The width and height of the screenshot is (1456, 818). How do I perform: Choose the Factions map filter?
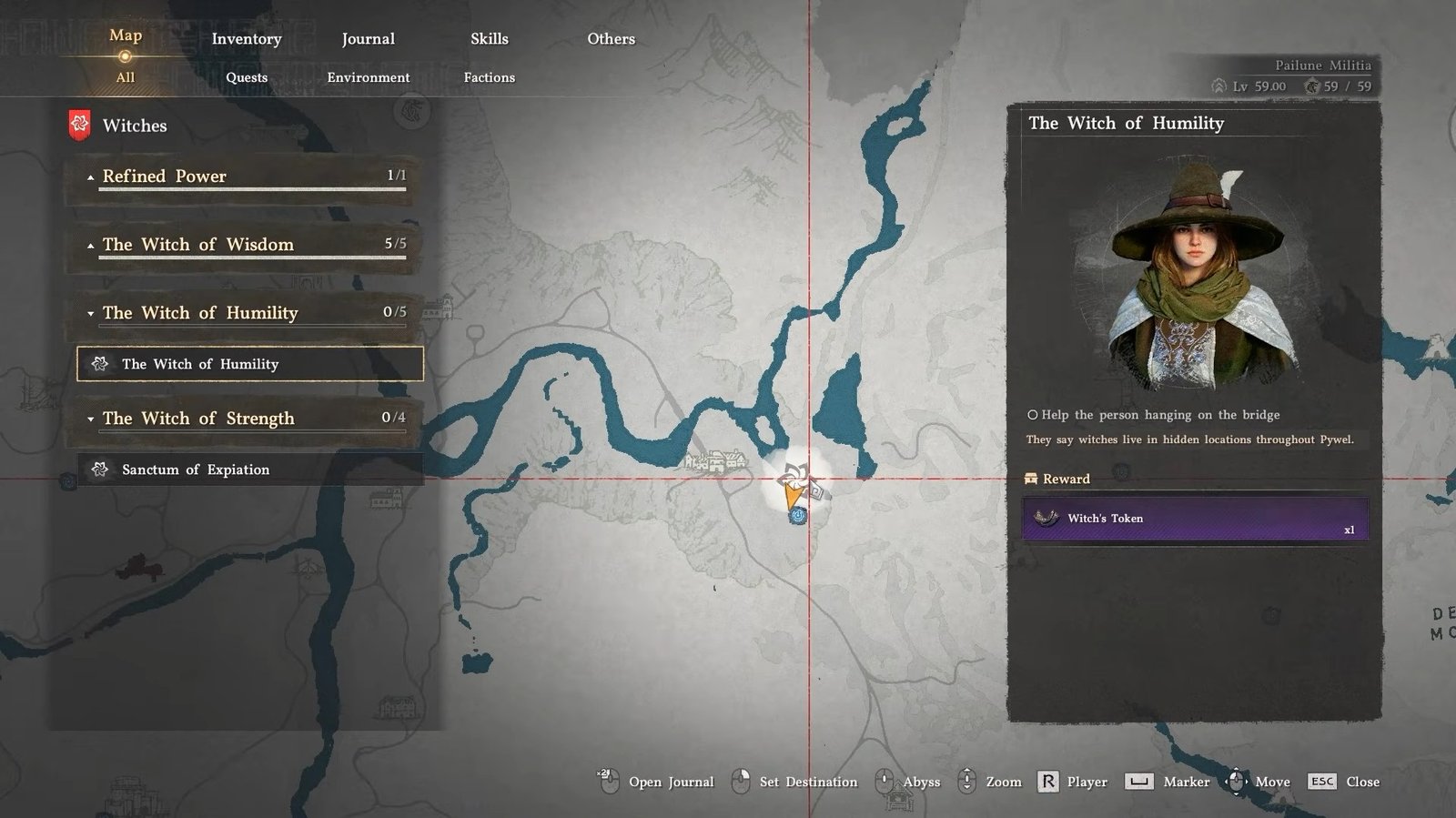(490, 77)
